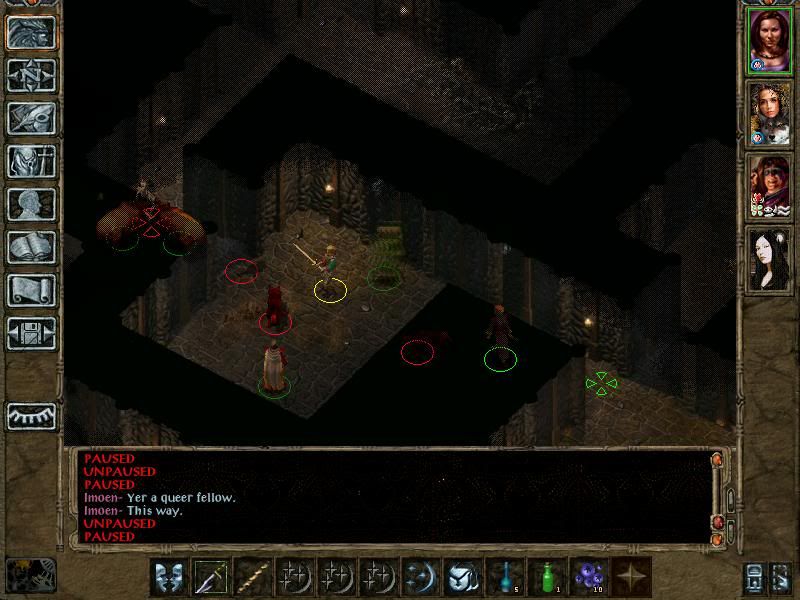Use the green potion quick item
800x600 pixels.
(x=547, y=577)
